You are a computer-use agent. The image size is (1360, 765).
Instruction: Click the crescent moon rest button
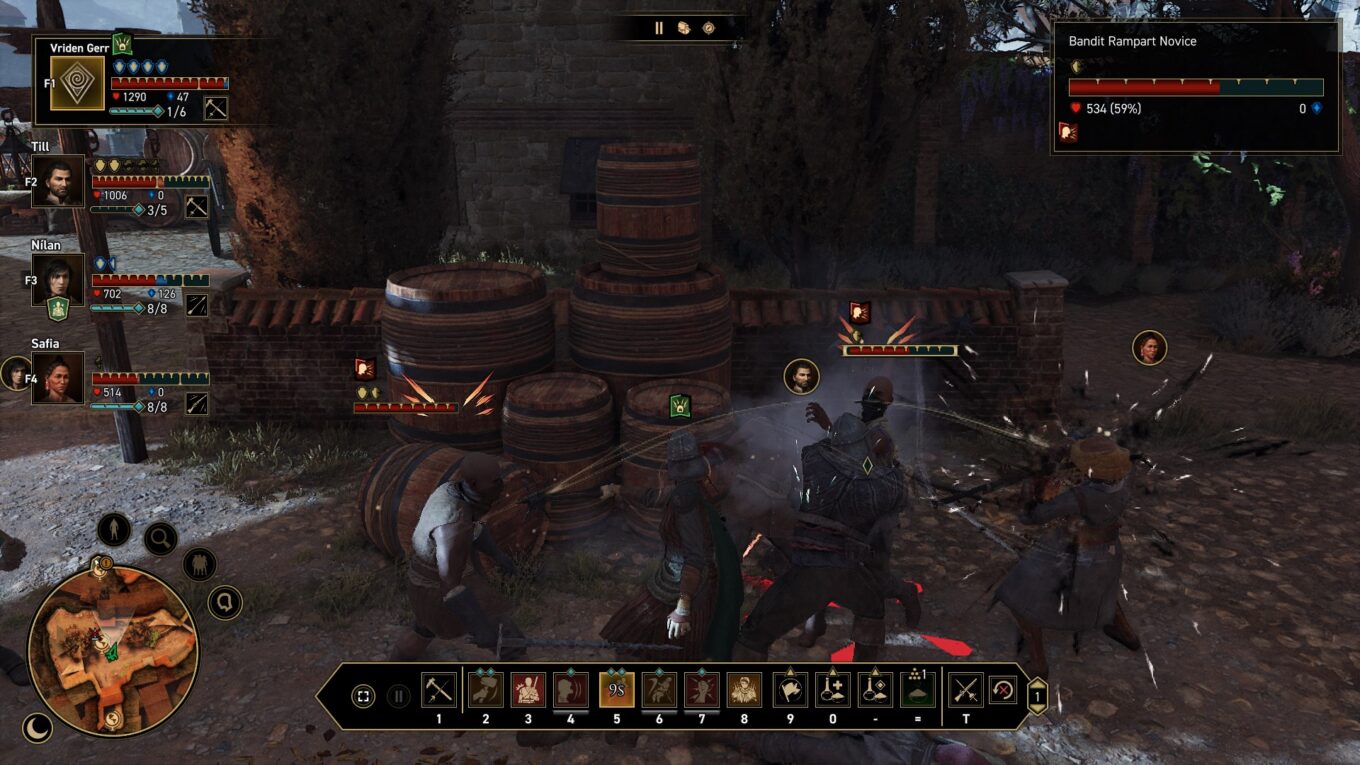coord(37,727)
